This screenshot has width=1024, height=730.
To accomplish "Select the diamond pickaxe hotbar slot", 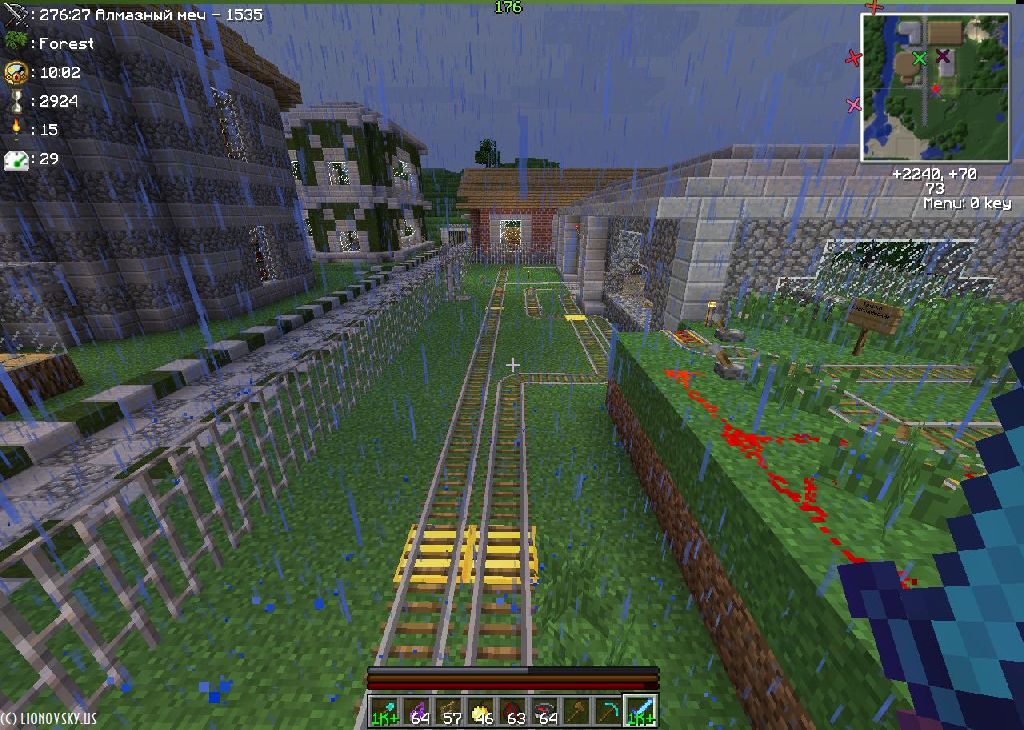I will 609,711.
